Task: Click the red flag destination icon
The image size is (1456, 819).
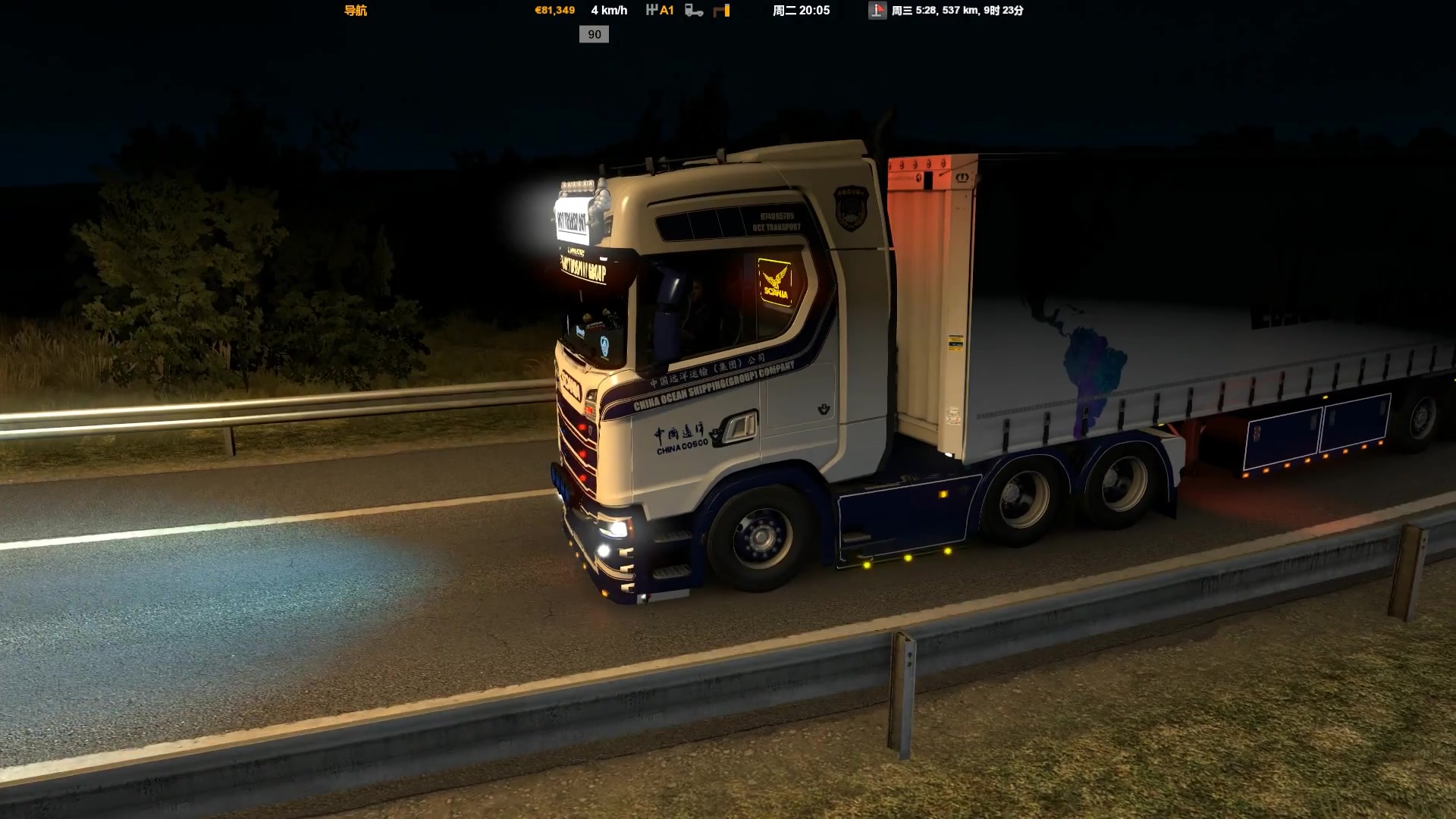Action: pos(877,11)
